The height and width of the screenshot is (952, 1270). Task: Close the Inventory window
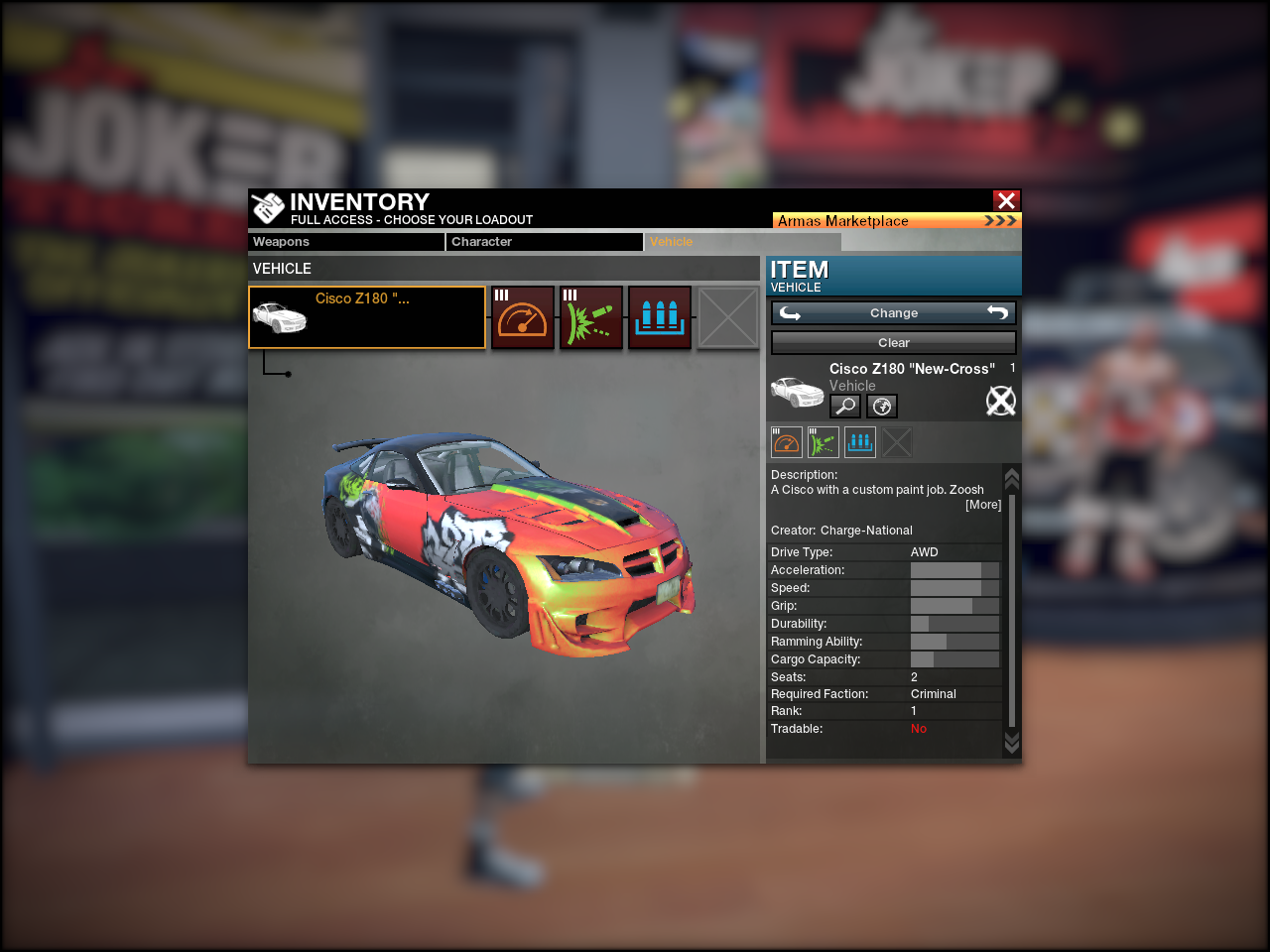click(x=1006, y=200)
